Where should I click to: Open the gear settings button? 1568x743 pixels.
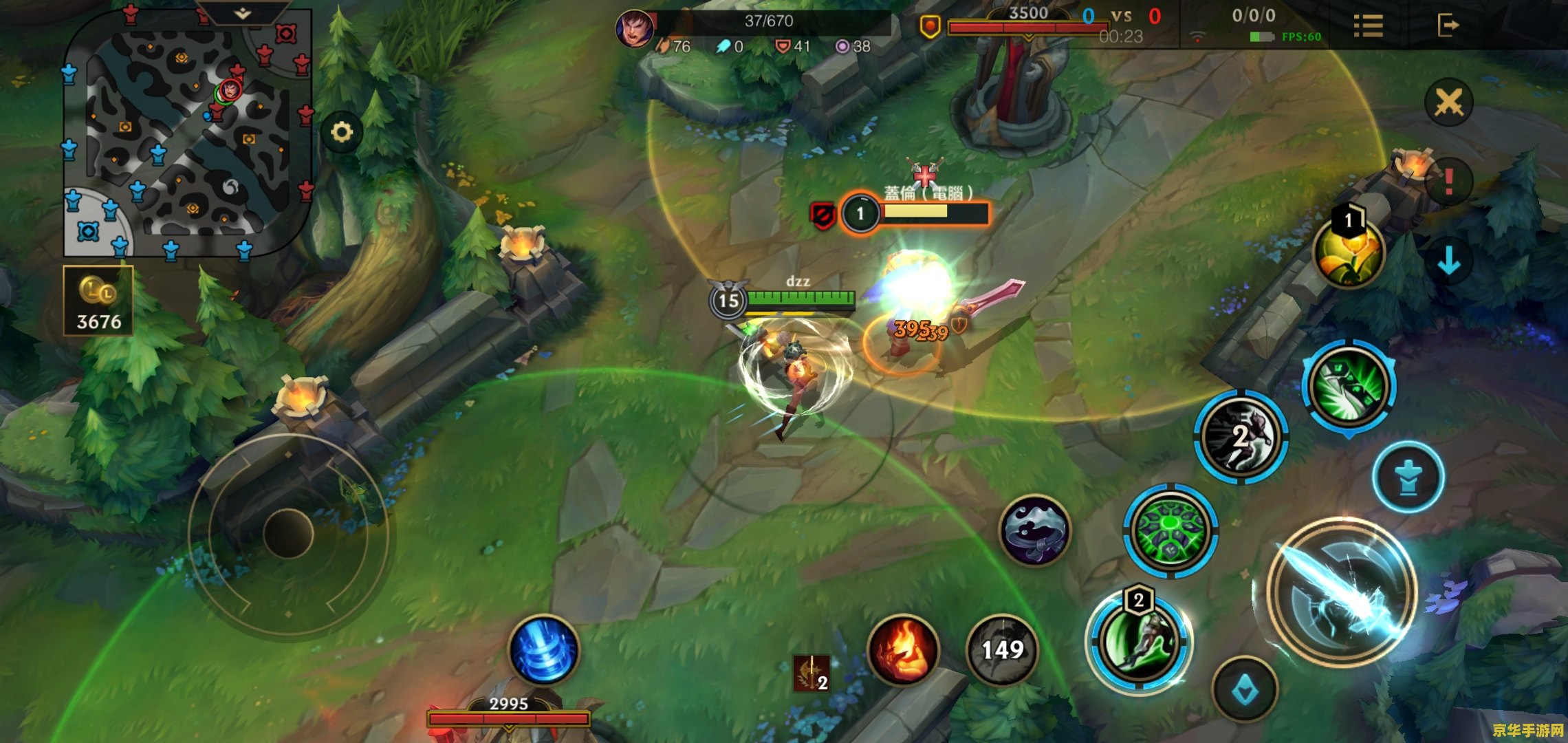point(342,131)
